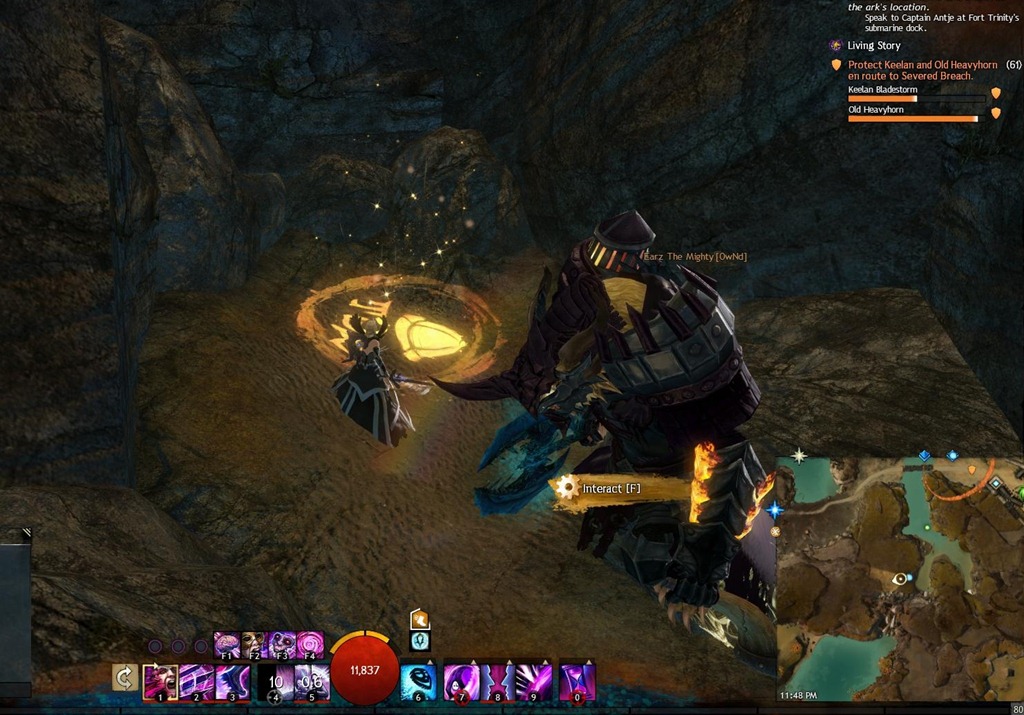The image size is (1024, 715).
Task: Trigger utility skill 9 purple burst
Action: click(x=535, y=681)
